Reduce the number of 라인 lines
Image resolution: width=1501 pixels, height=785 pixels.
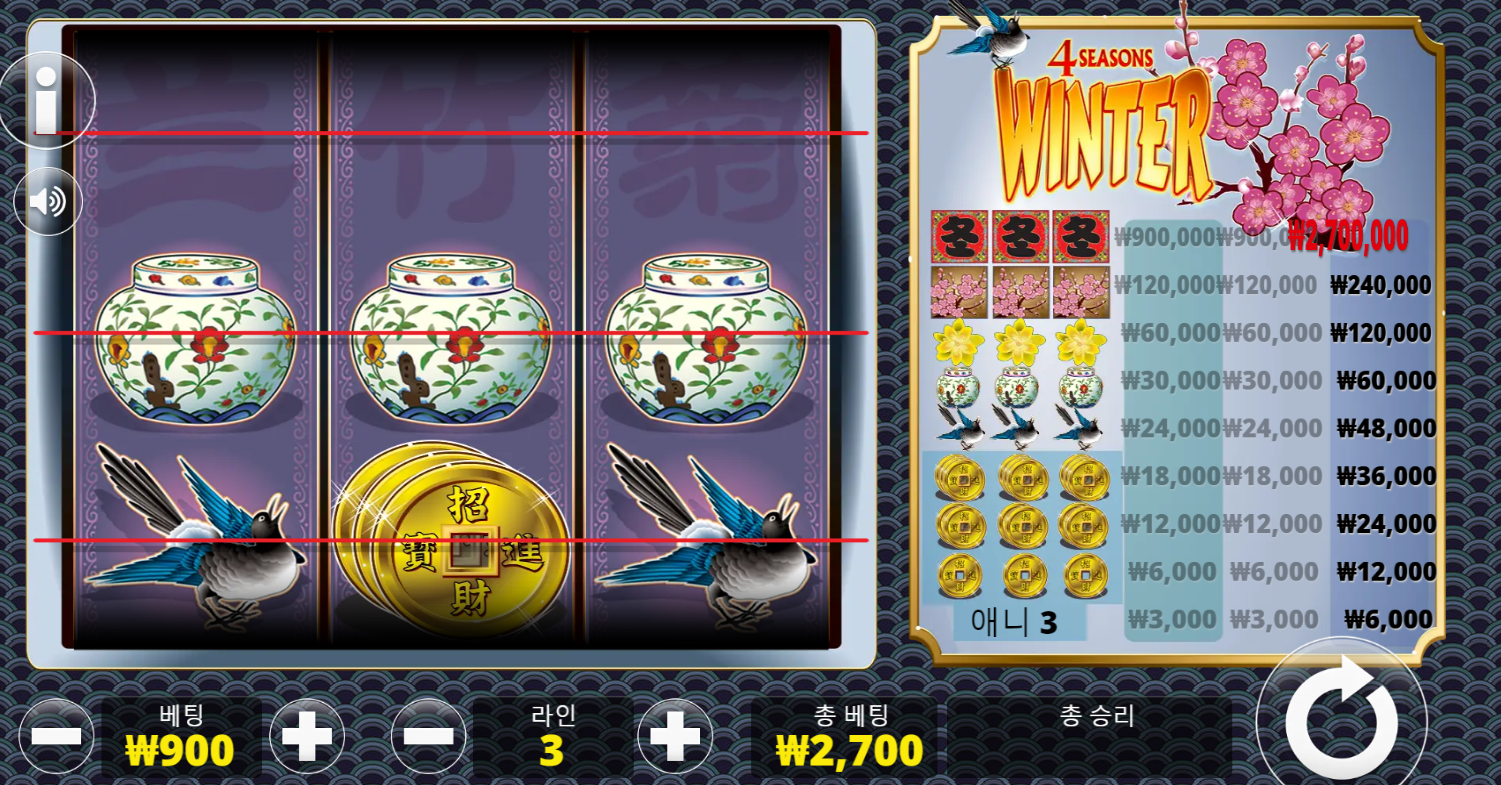tap(428, 737)
